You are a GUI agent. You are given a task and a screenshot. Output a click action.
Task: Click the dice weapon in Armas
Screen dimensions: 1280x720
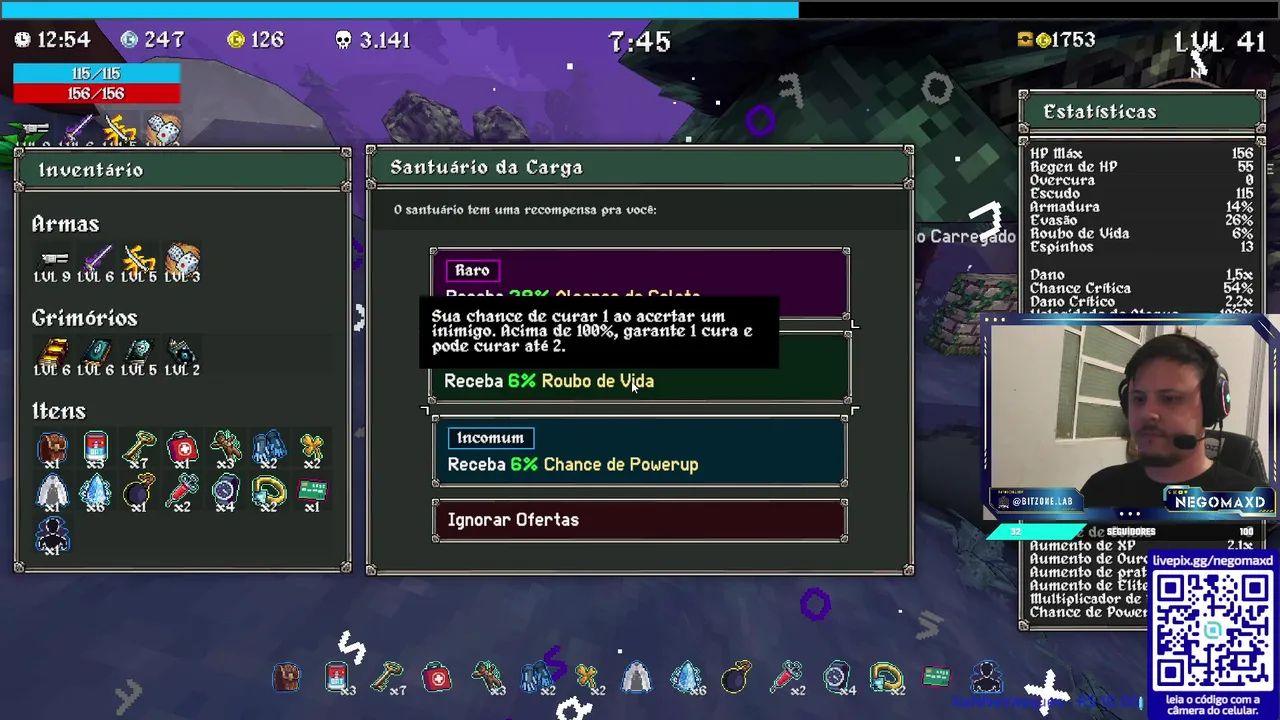pos(183,262)
